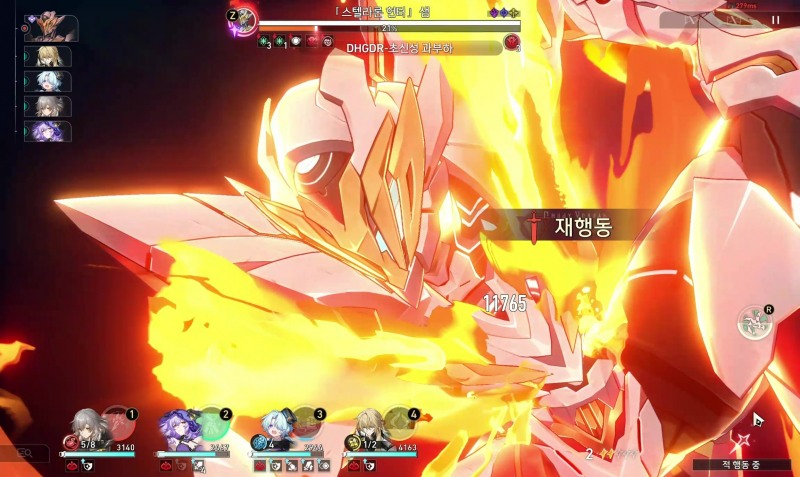
Task: Click the gray-haired character in the turn order
Action: click(x=48, y=107)
